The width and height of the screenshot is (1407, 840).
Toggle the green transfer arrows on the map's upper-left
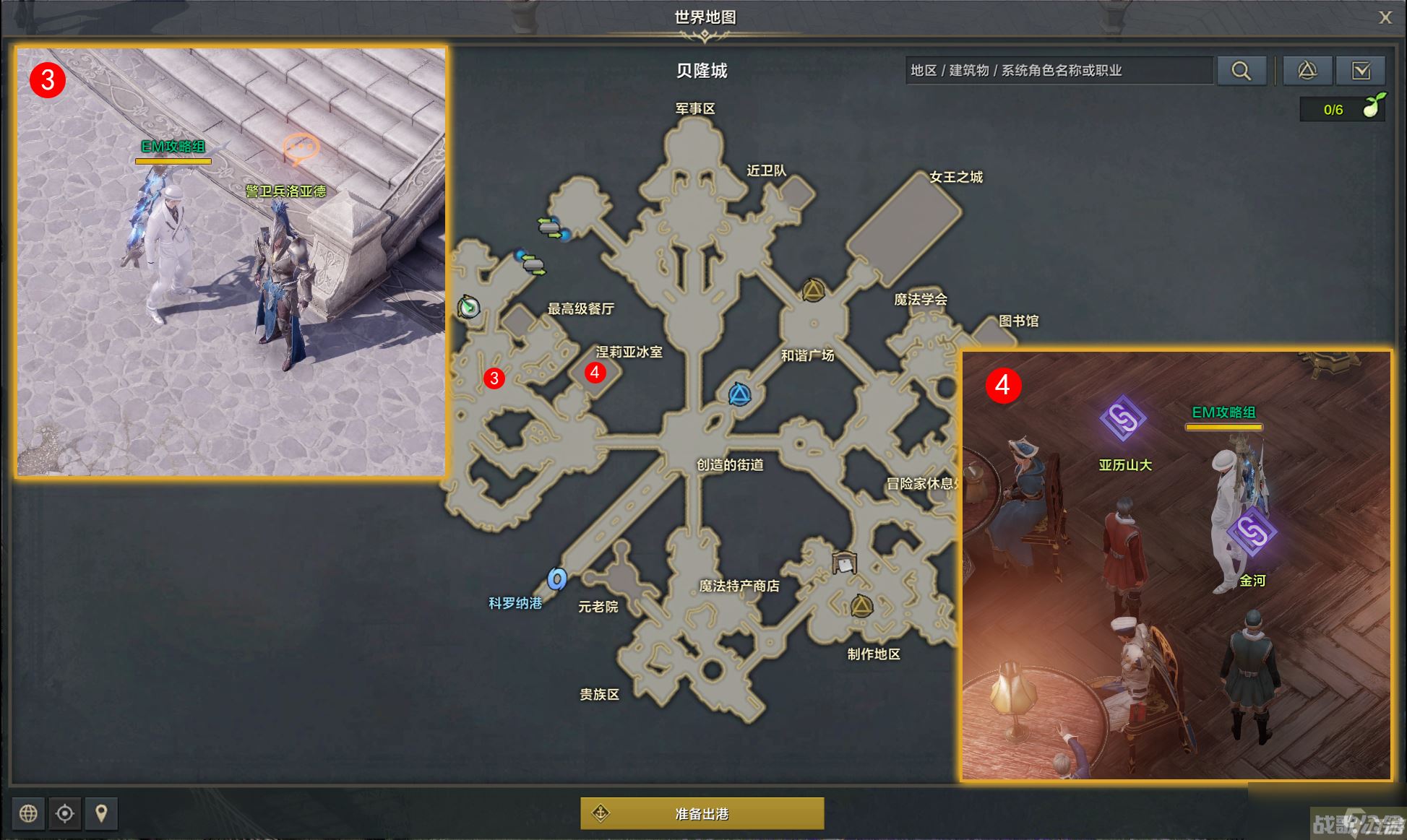pyautogui.click(x=549, y=227)
